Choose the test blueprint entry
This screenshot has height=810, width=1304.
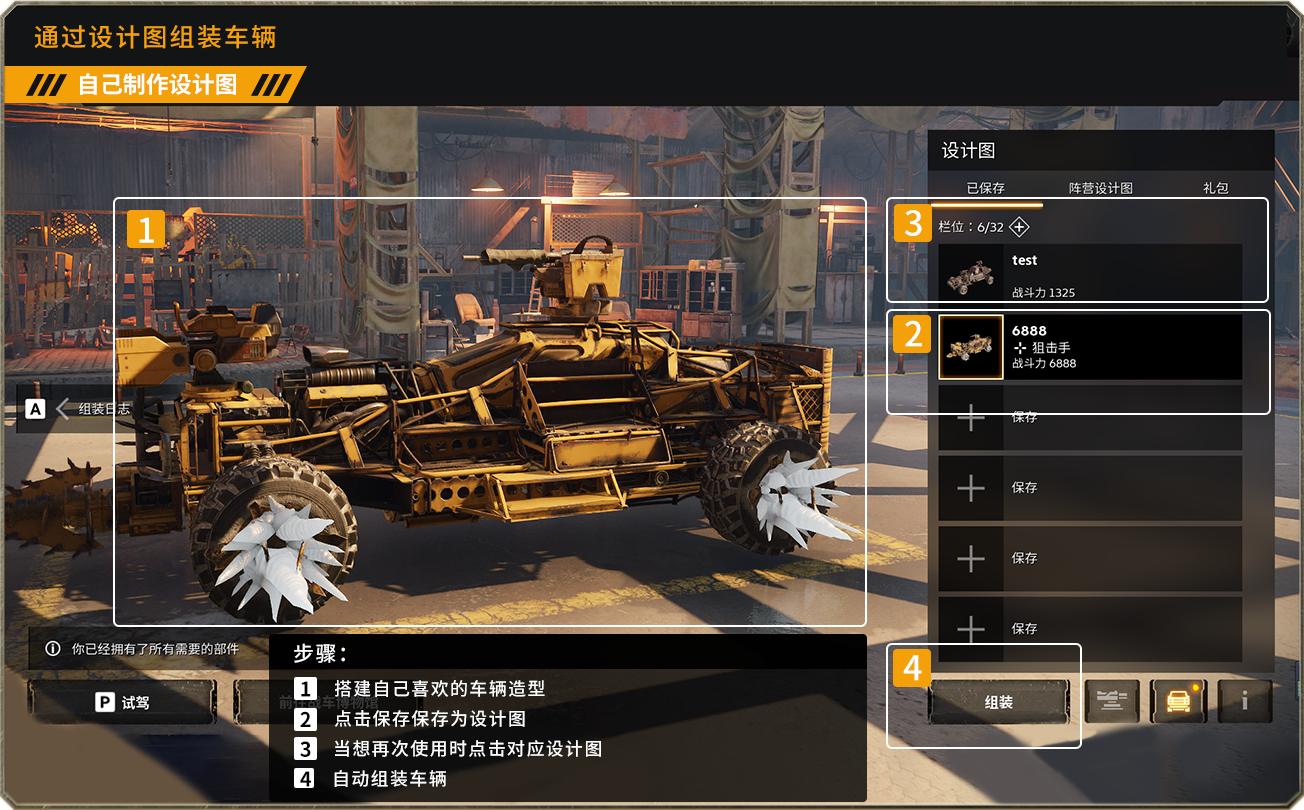1090,274
